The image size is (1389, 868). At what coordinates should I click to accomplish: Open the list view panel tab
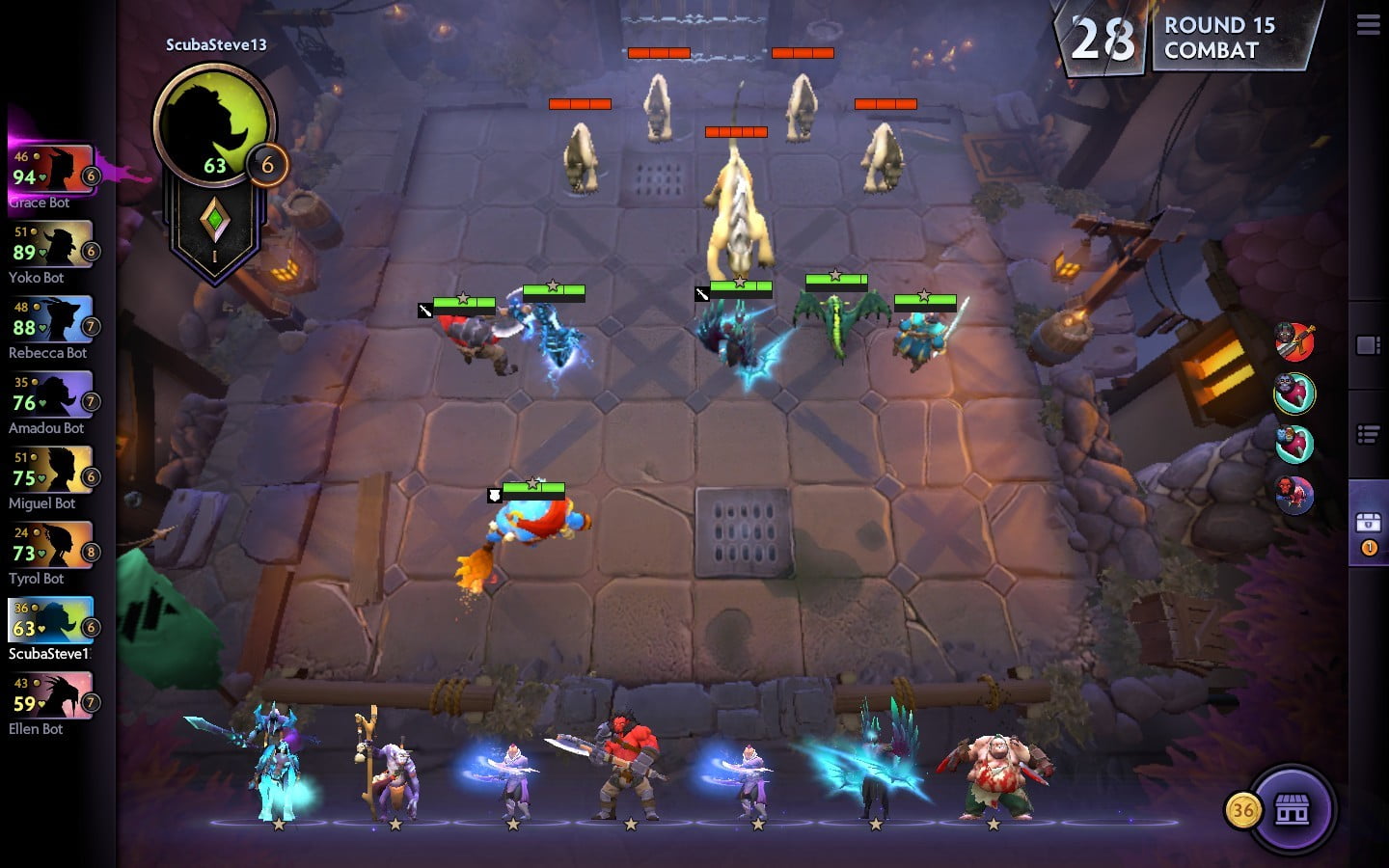pyautogui.click(x=1368, y=435)
